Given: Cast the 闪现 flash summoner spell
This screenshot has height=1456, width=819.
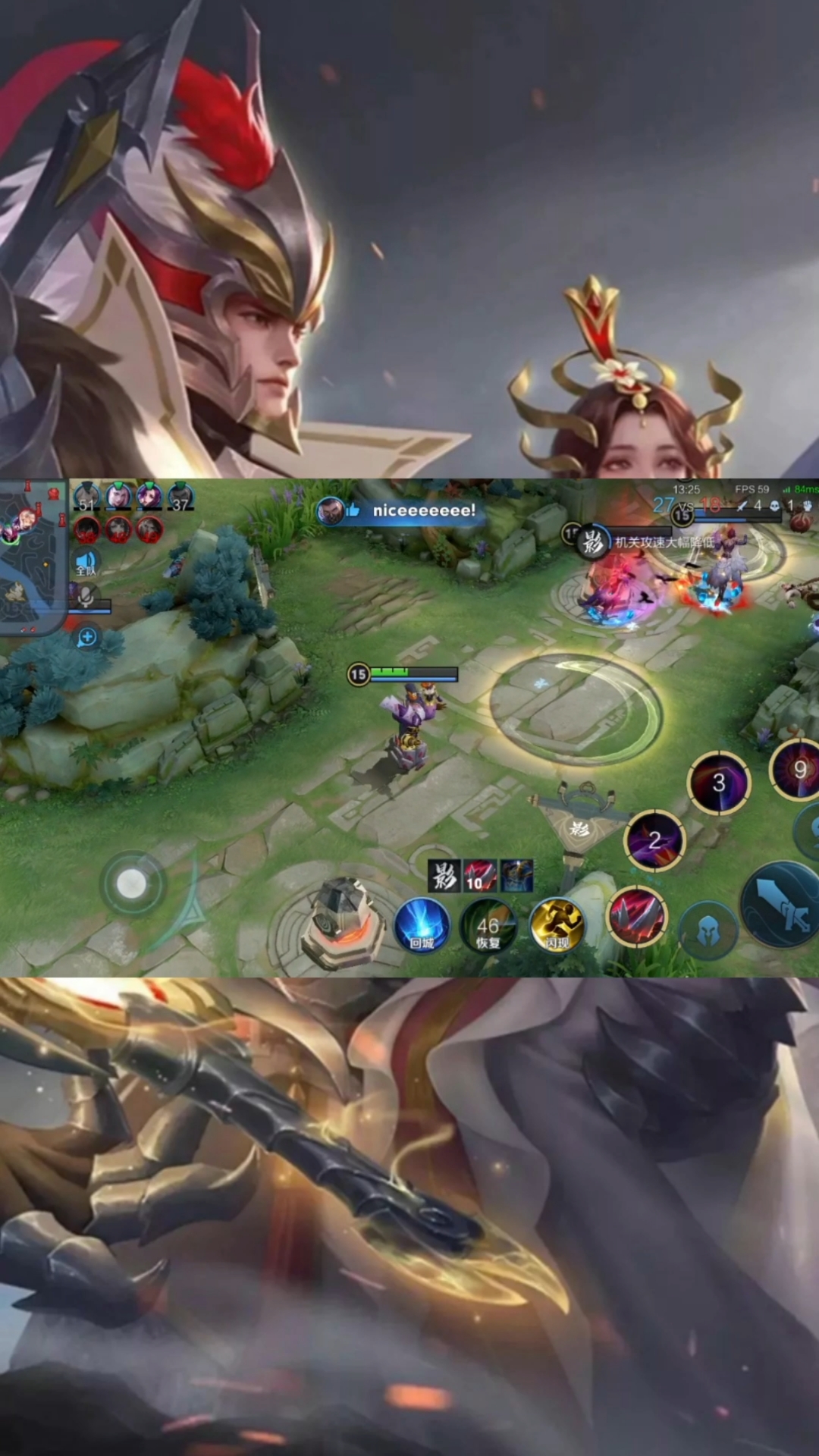Looking at the screenshot, I should pyautogui.click(x=556, y=924).
